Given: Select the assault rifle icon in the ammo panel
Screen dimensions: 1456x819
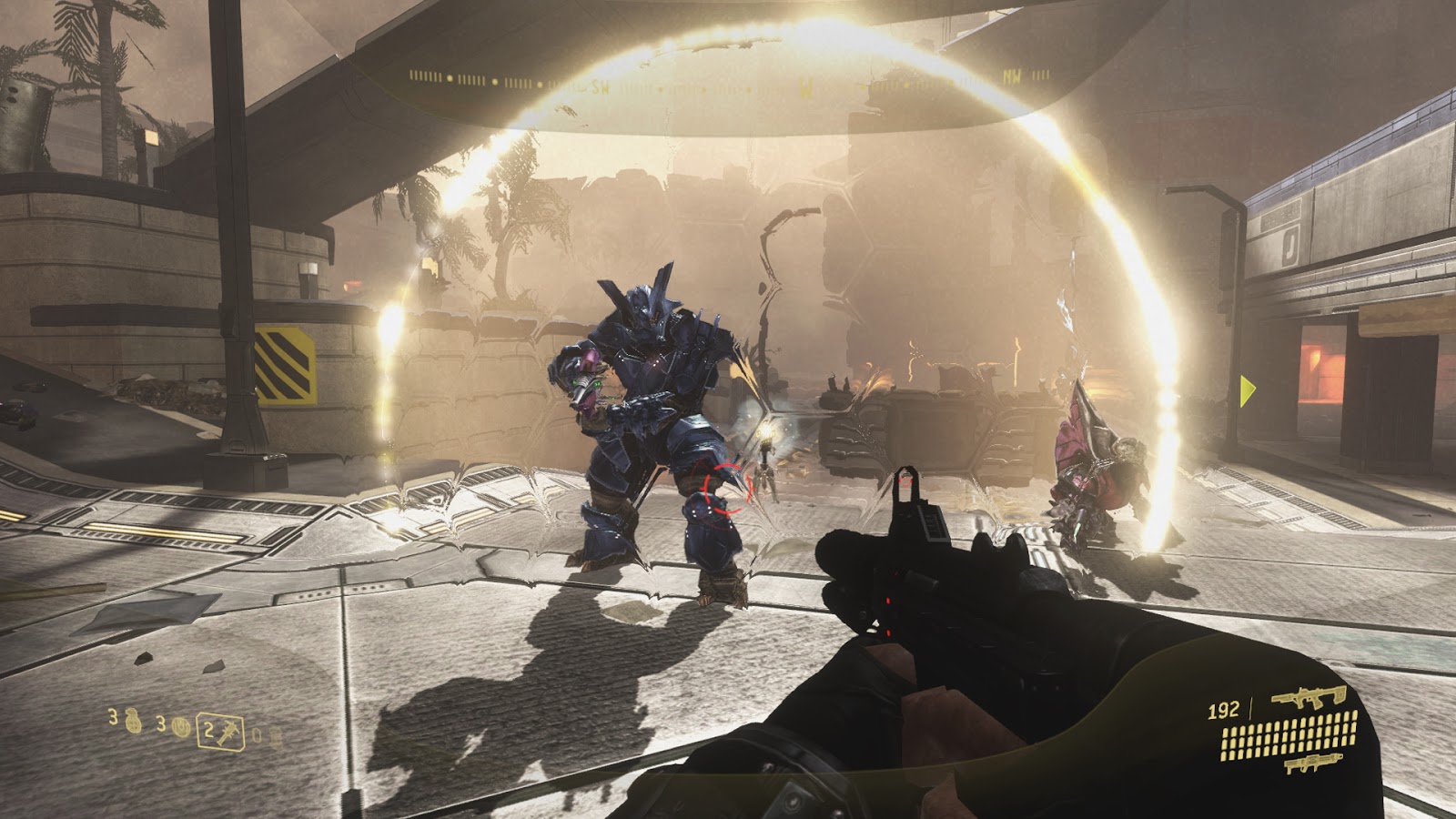Looking at the screenshot, I should 1309,696.
